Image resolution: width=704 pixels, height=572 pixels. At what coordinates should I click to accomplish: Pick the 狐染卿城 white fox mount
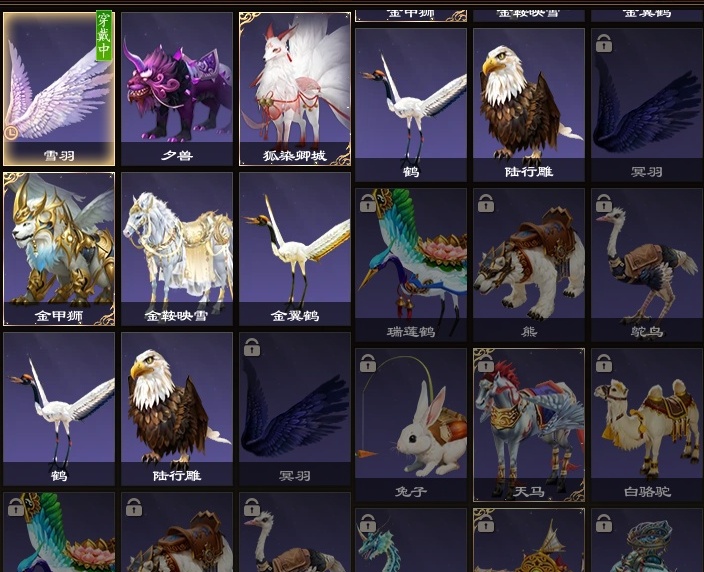tap(295, 88)
